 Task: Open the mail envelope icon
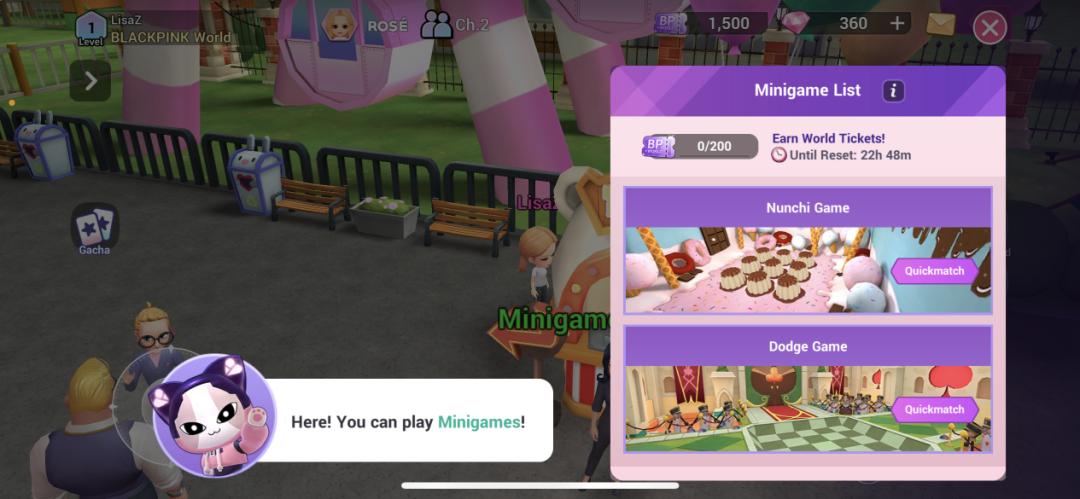(940, 24)
